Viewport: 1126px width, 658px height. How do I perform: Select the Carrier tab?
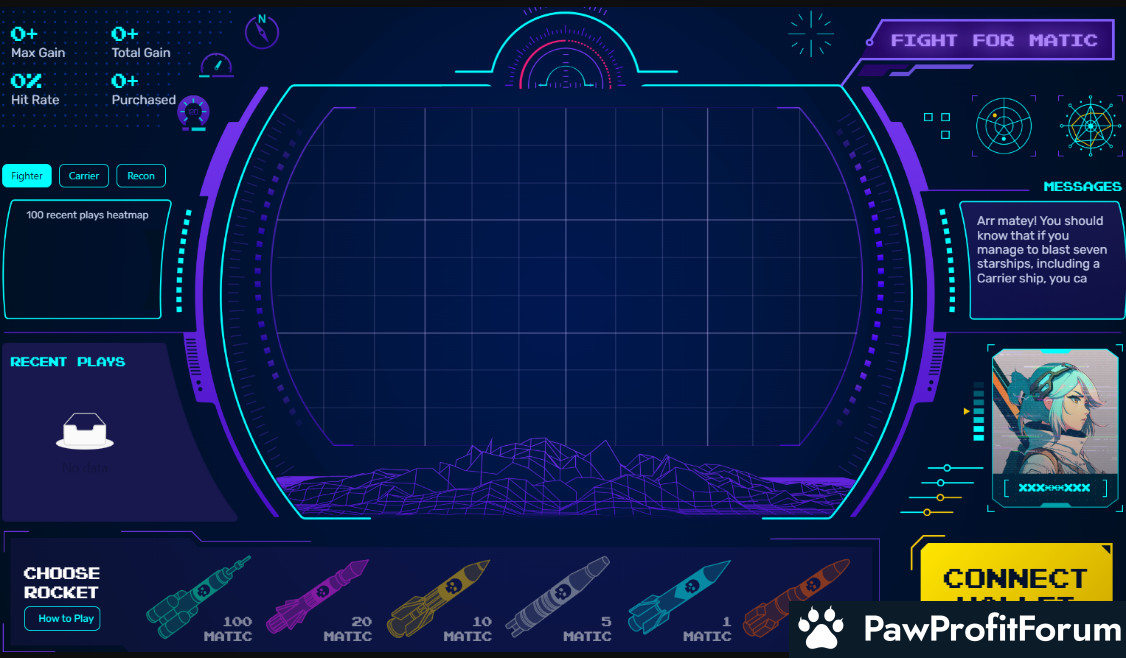[x=84, y=176]
